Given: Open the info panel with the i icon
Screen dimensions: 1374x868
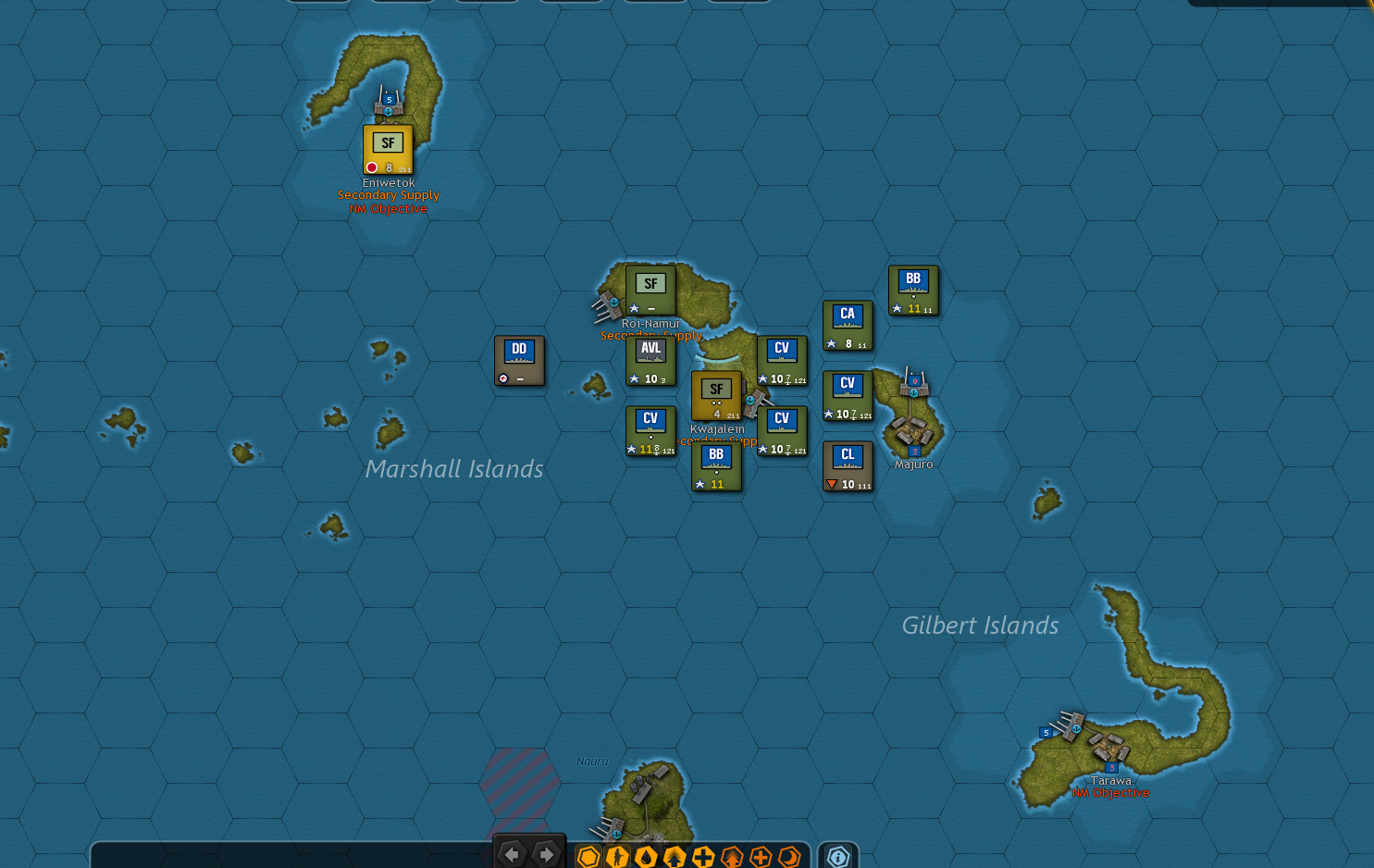Looking at the screenshot, I should [837, 856].
